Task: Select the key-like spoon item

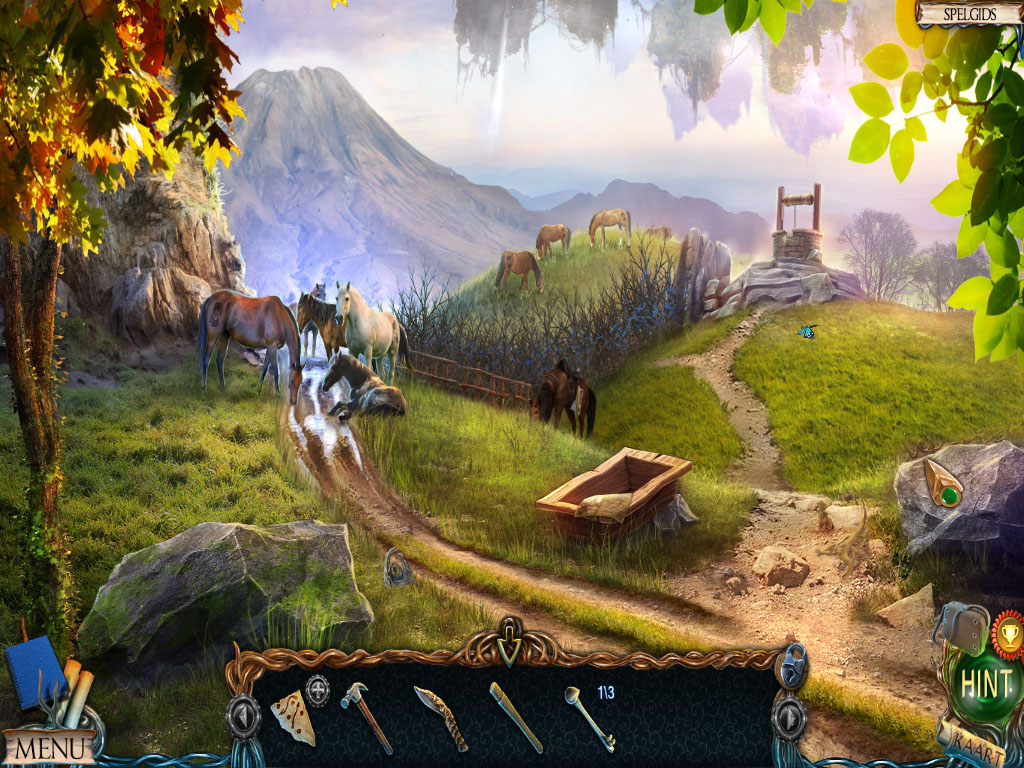Action: [x=589, y=717]
